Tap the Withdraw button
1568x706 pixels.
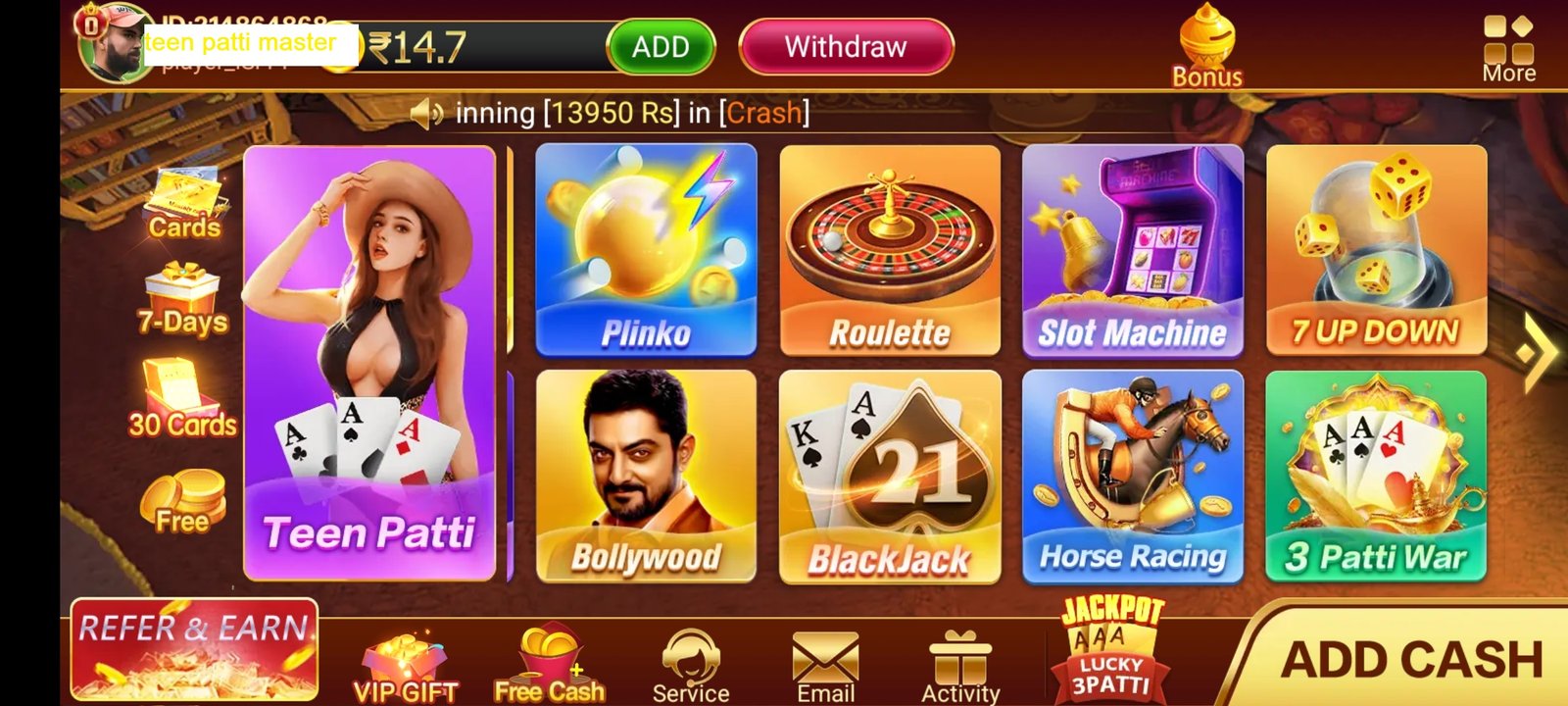point(845,46)
